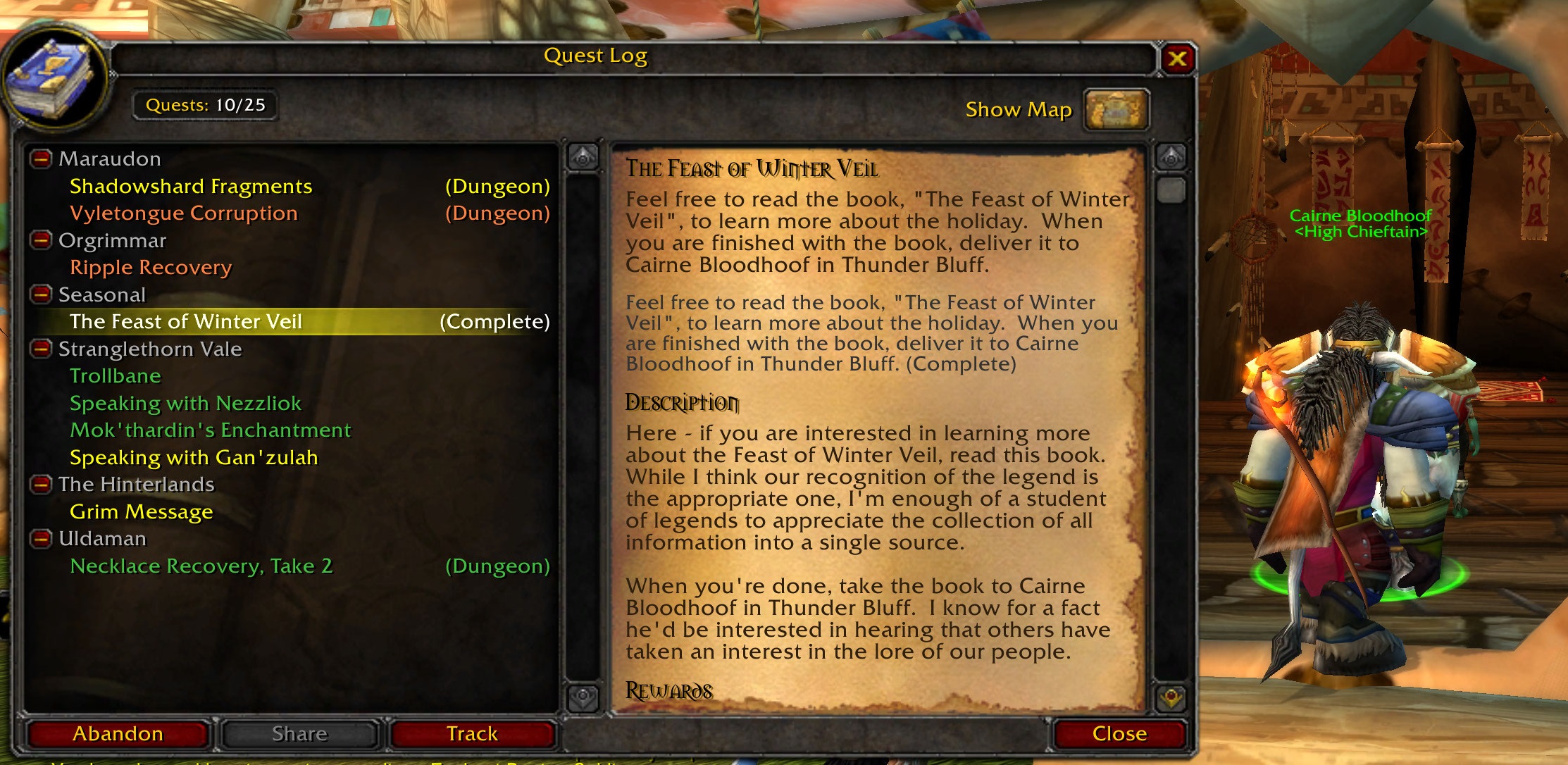Click the atlas map icon beside Show Map
The image size is (1568, 765).
point(1116,109)
